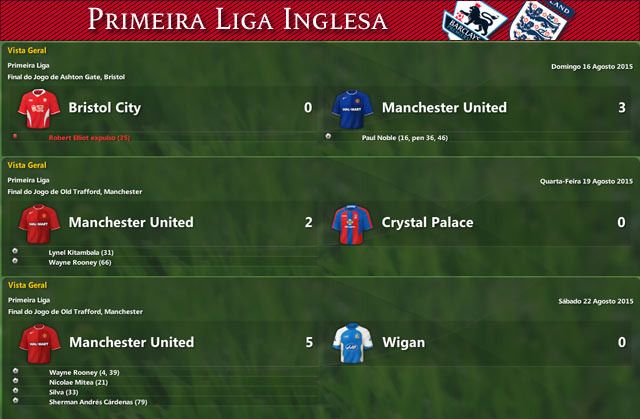Open the Bristol City team name
Viewport: 640px width, 419px height.
(x=104, y=107)
